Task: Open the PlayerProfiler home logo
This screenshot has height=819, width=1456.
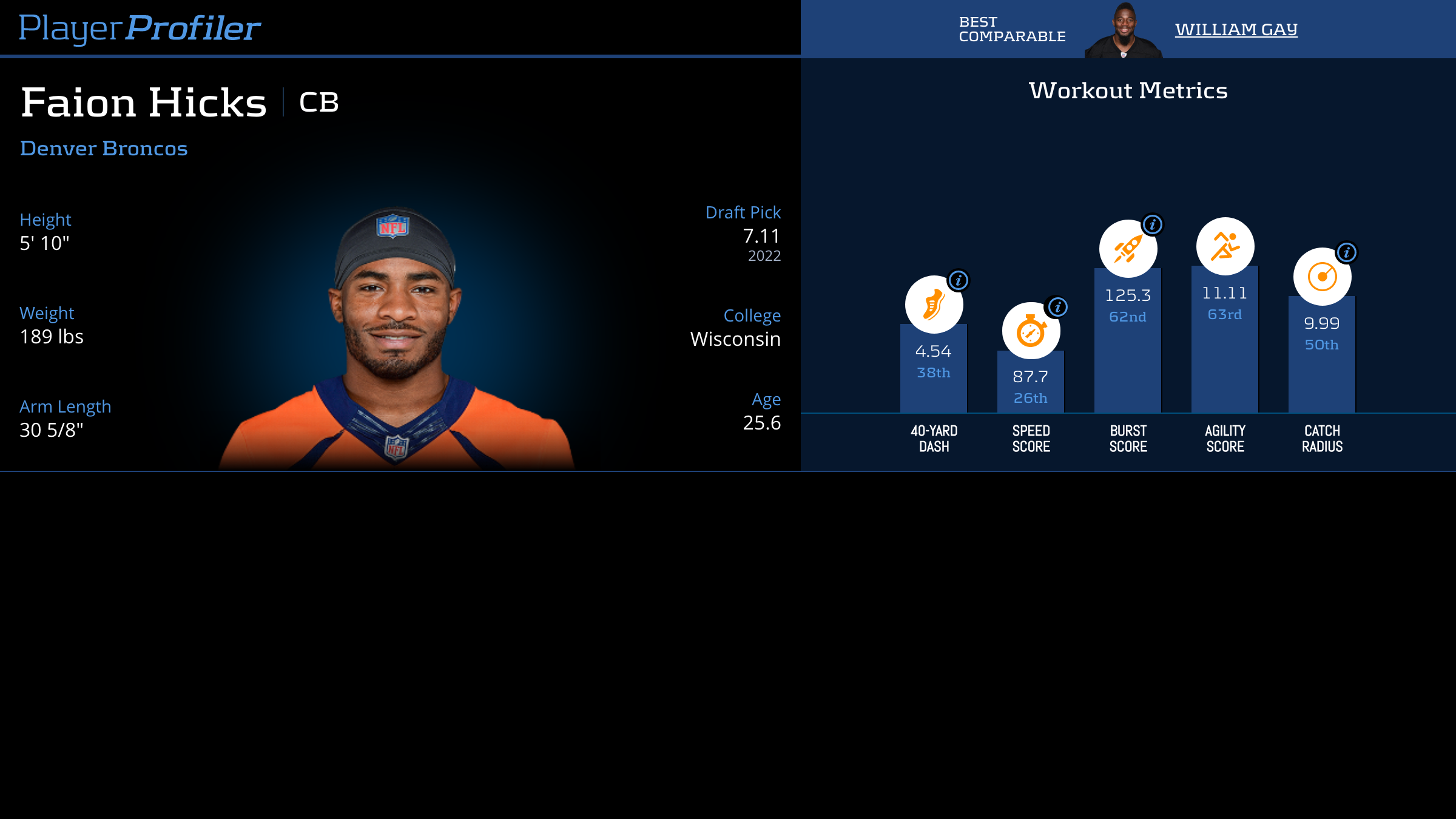Action: pyautogui.click(x=140, y=28)
